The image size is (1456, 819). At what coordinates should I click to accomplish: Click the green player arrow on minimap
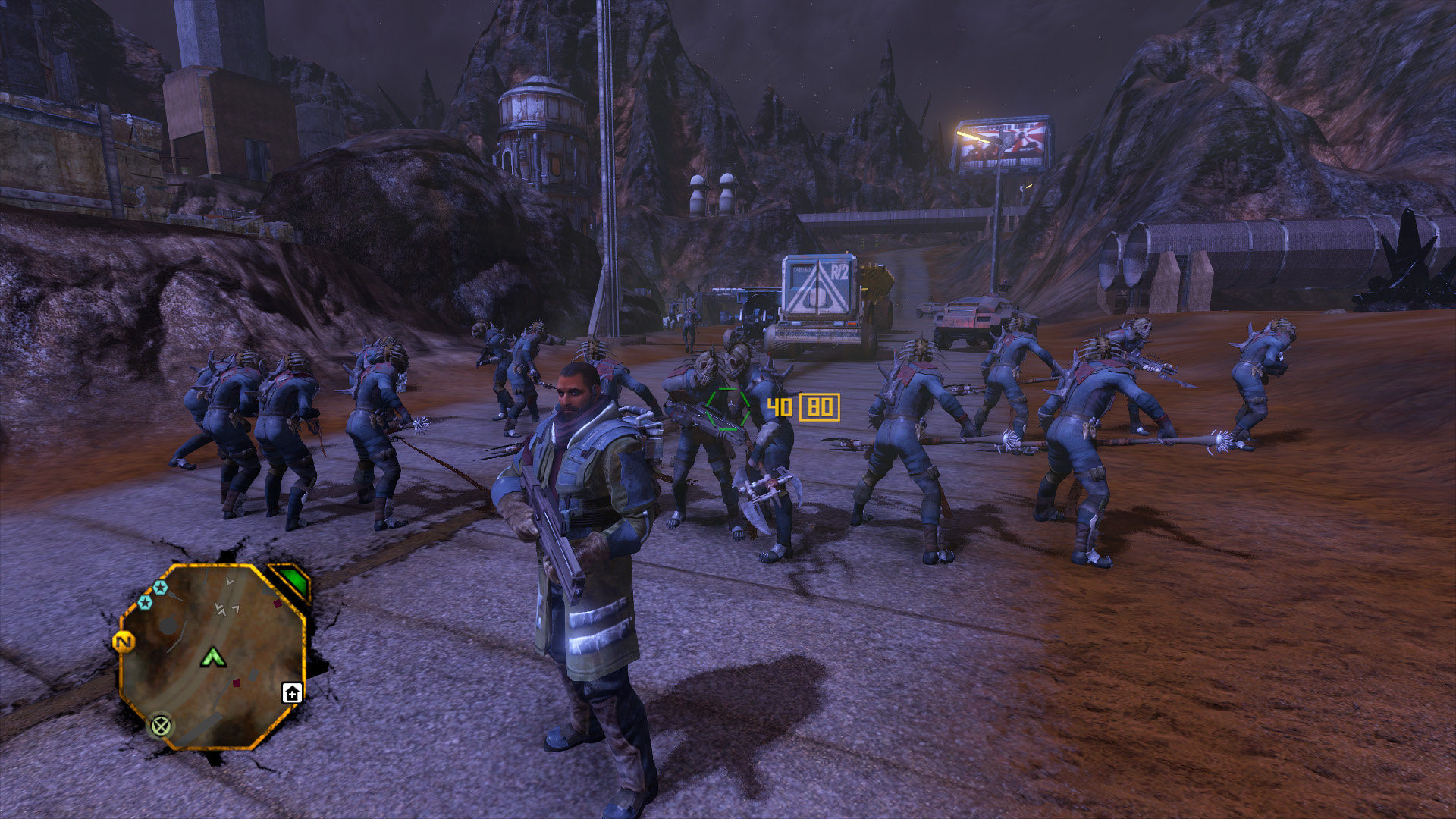pos(213,657)
